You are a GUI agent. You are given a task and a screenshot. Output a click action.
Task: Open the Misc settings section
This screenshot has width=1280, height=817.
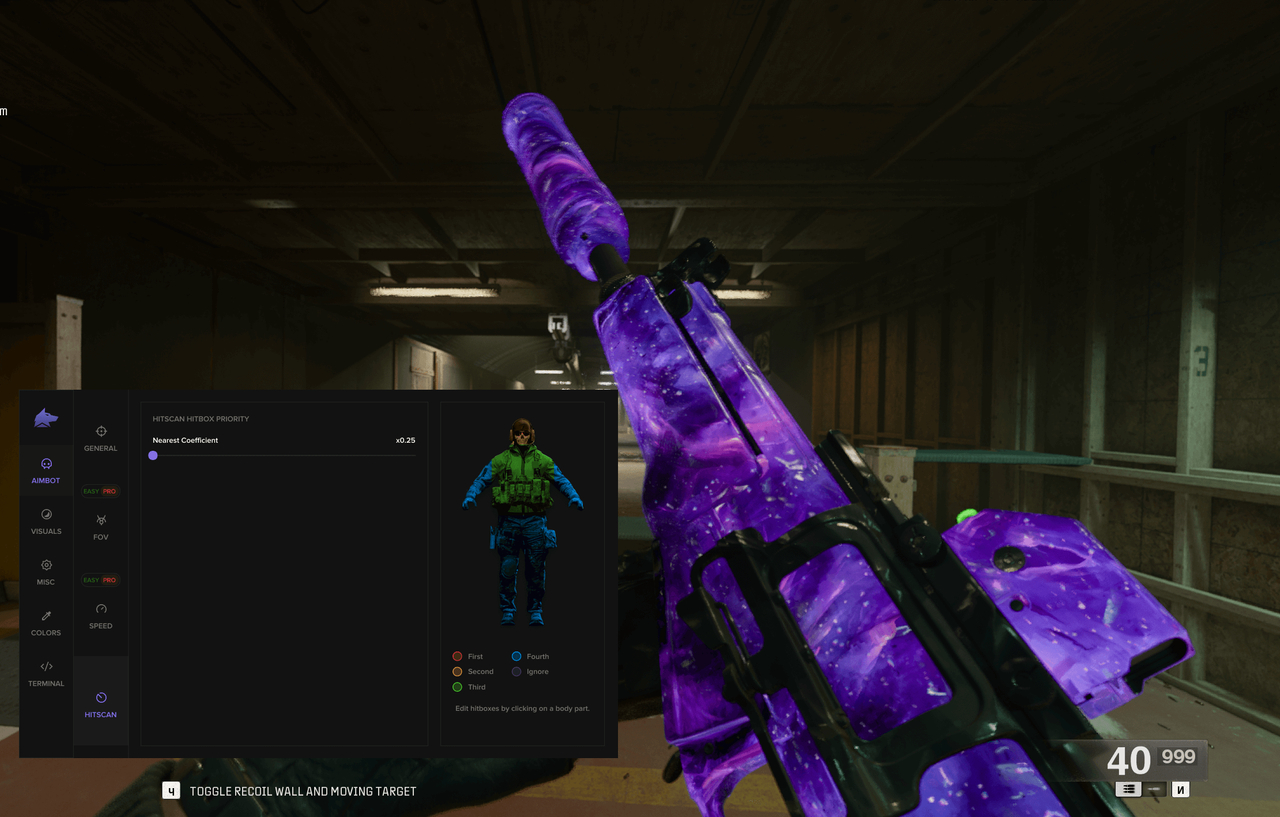pos(46,572)
